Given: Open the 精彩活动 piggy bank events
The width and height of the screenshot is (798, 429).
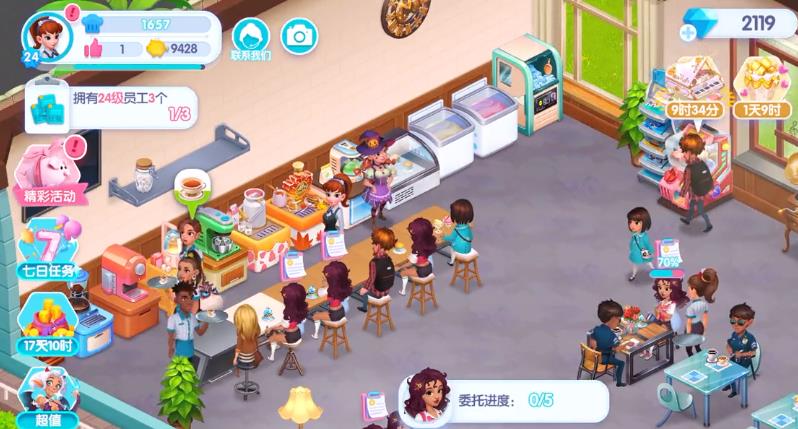Looking at the screenshot, I should click(48, 170).
